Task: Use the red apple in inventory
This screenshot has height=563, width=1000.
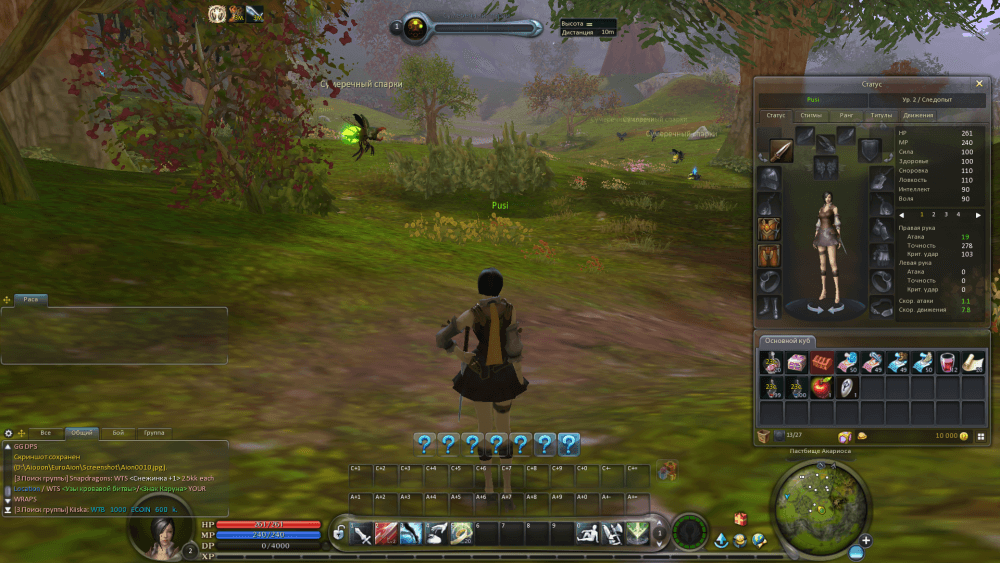Action: 822,386
